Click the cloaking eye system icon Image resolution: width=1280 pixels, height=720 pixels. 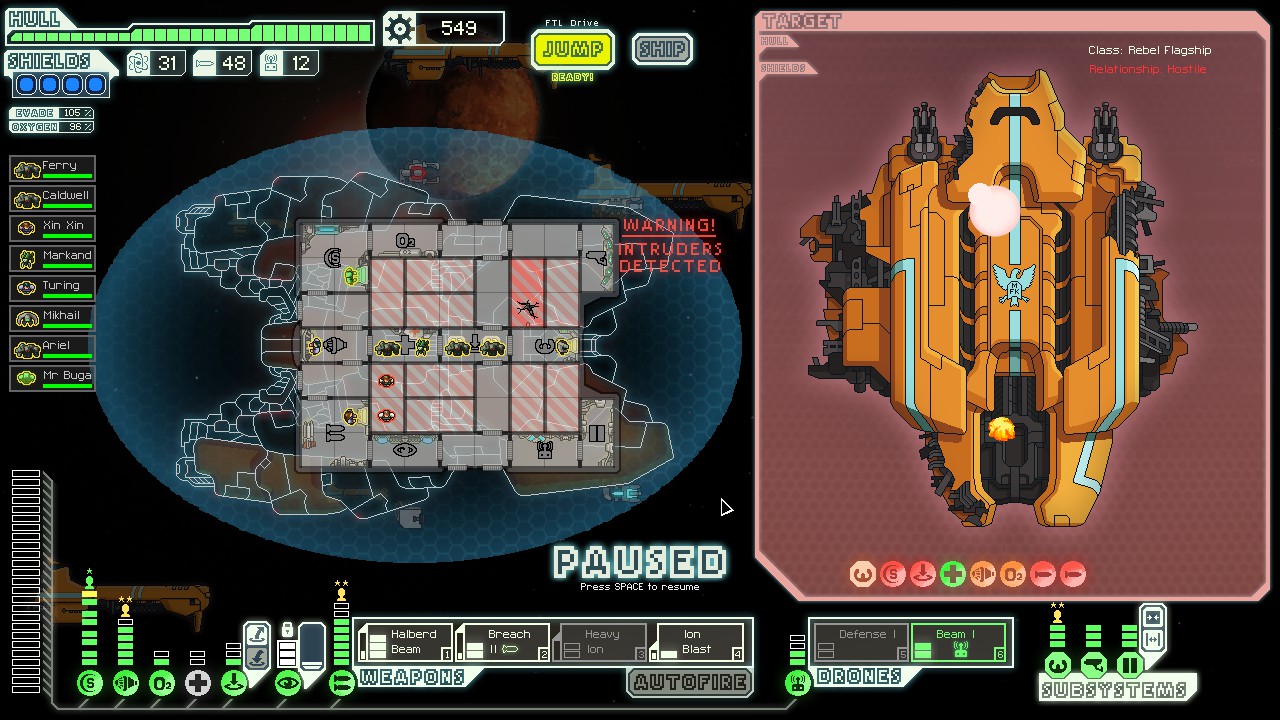[288, 684]
